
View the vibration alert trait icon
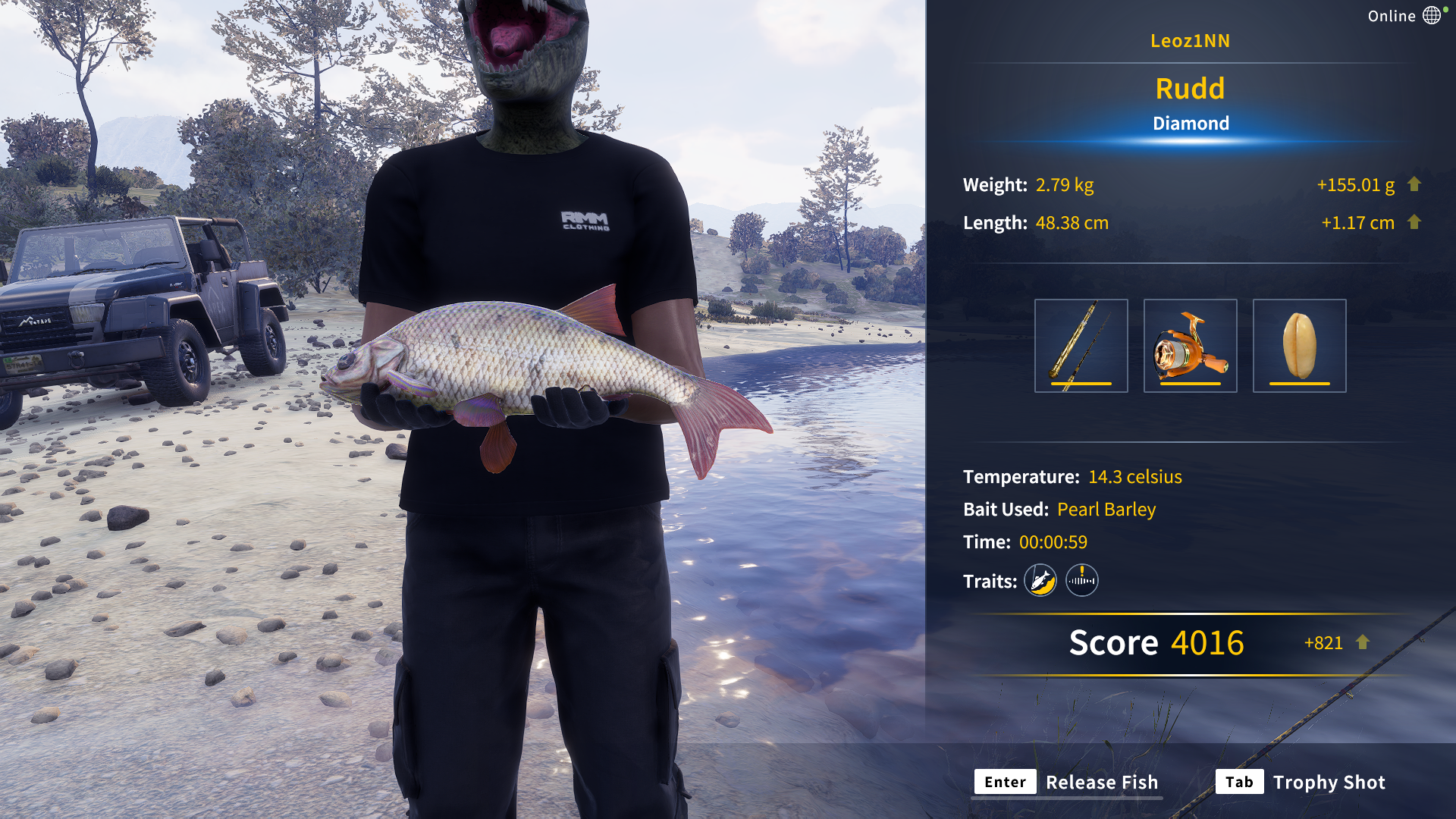pyautogui.click(x=1082, y=580)
